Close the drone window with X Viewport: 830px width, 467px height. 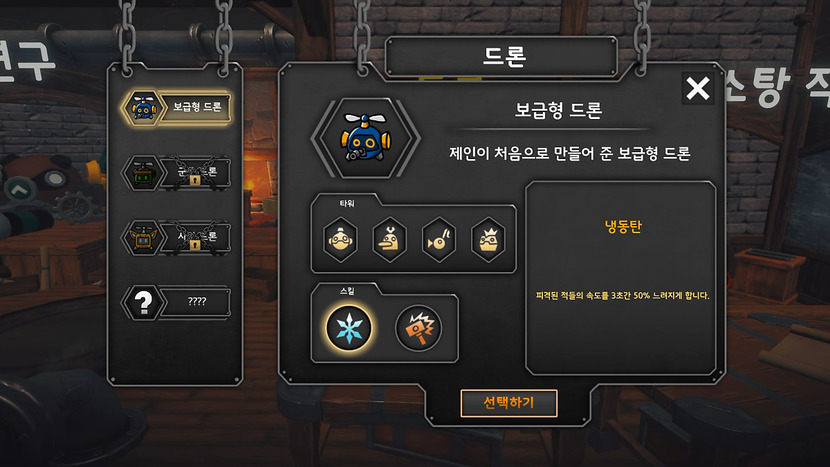[698, 89]
